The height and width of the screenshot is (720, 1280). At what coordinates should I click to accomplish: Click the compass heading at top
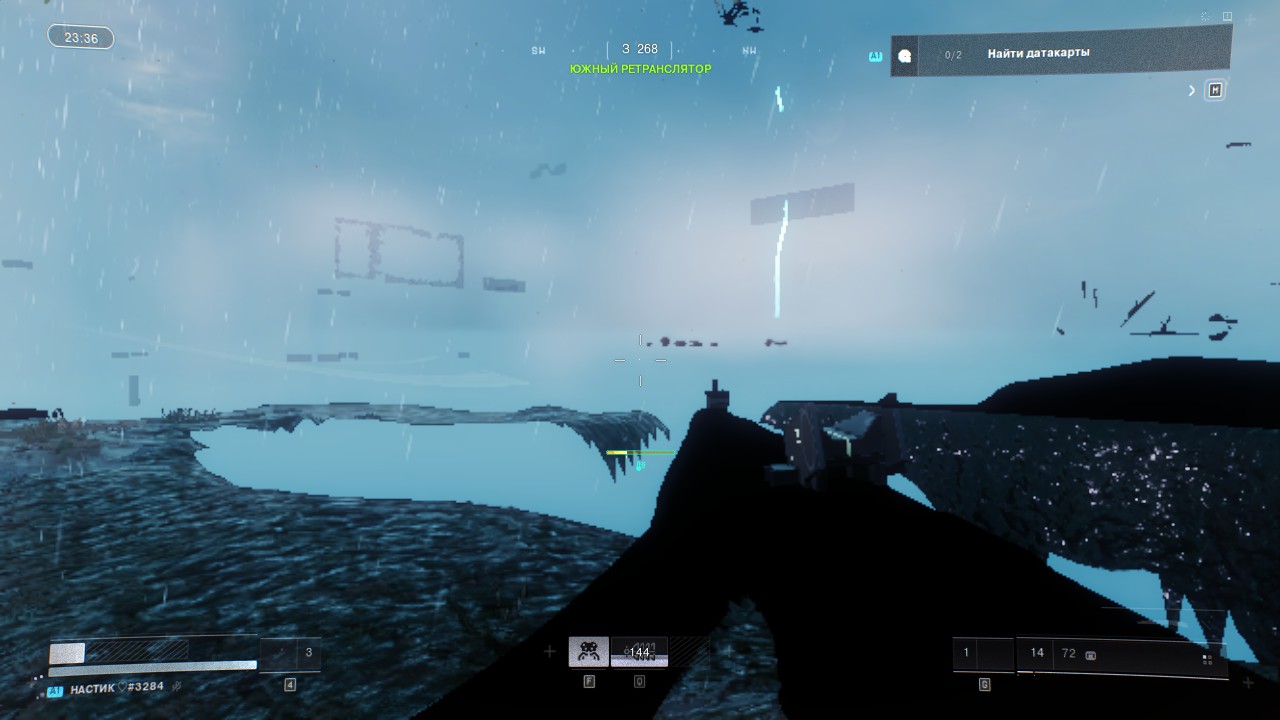[640, 49]
